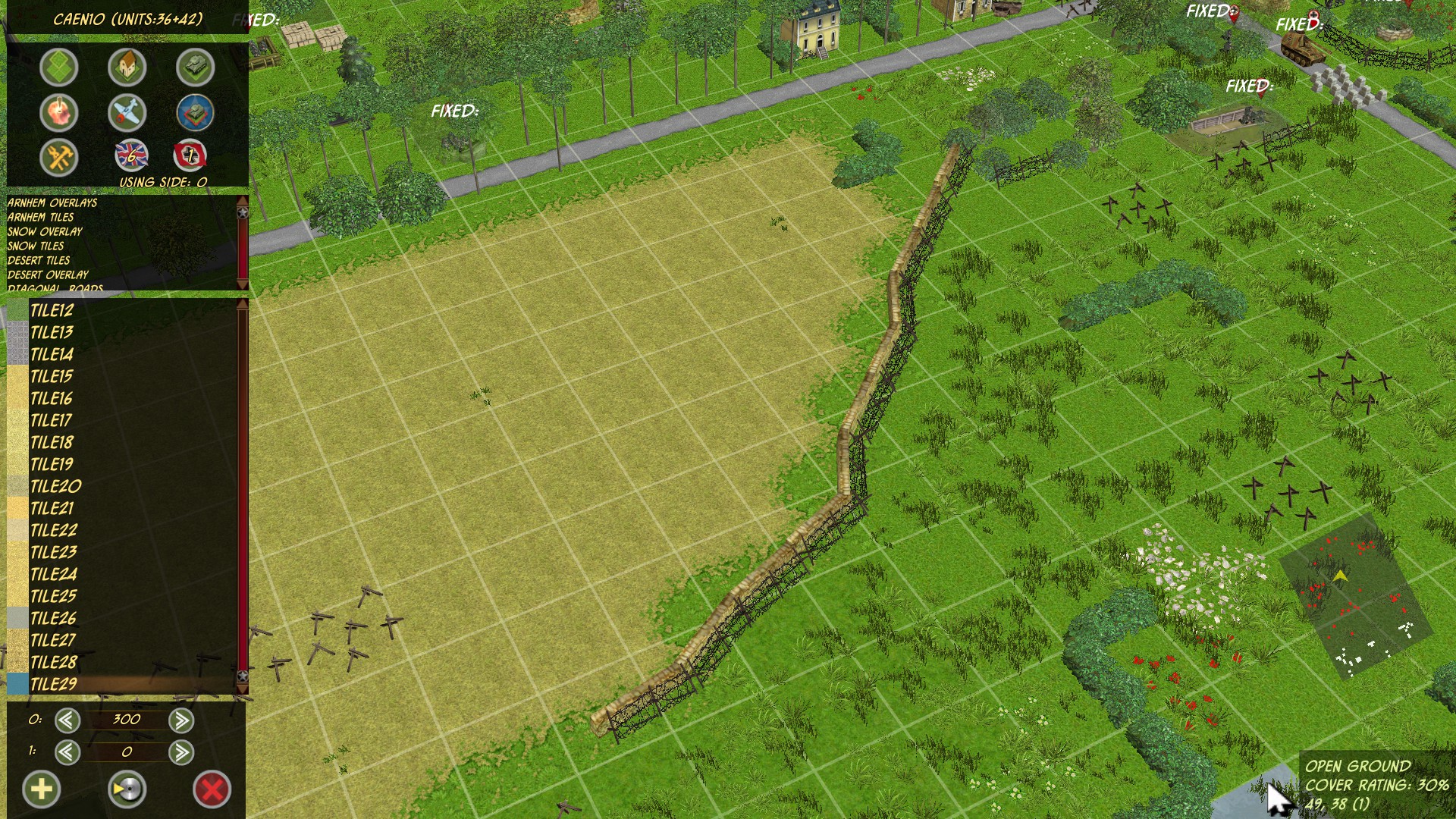The width and height of the screenshot is (1456, 819).
Task: Open the DIAGONAL ROADS category
Action: (x=55, y=288)
